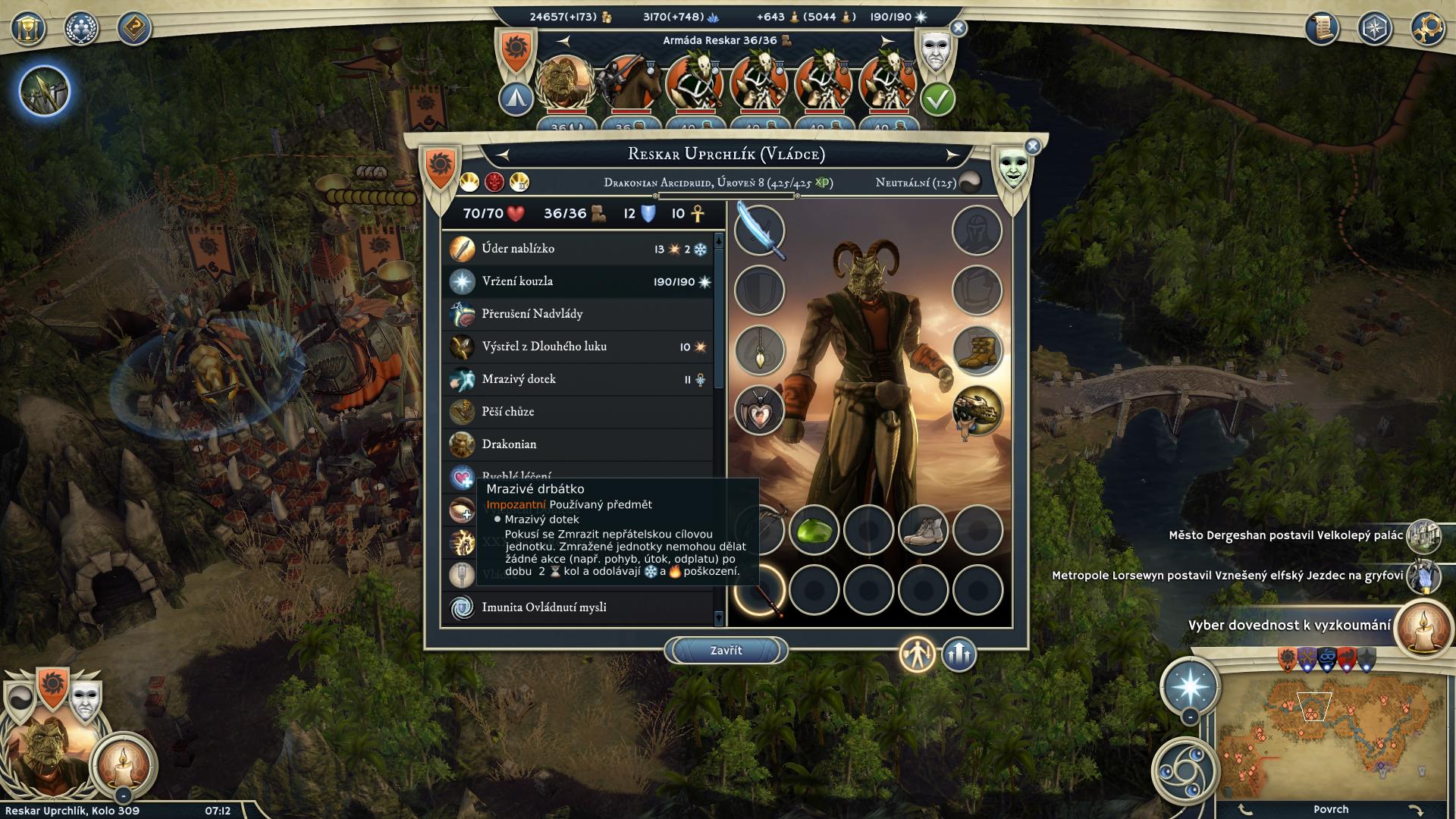
Task: Click the Zavřít button
Action: [726, 651]
